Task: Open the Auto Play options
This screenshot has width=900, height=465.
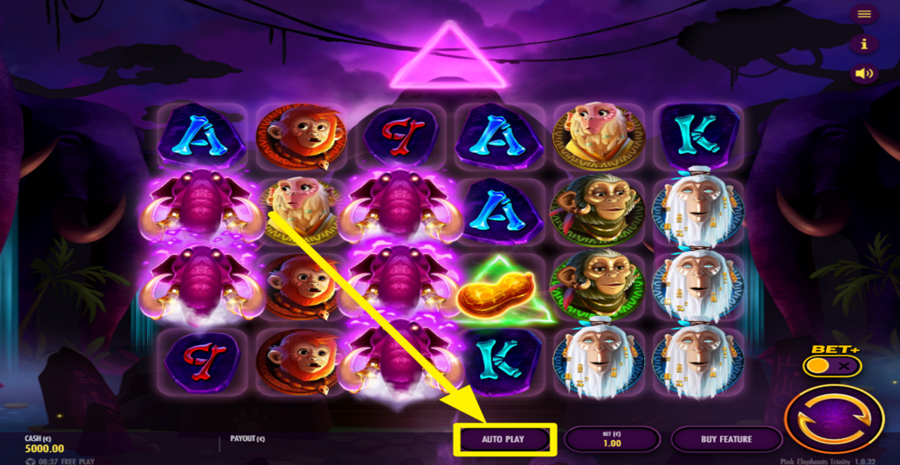Action: pos(504,439)
